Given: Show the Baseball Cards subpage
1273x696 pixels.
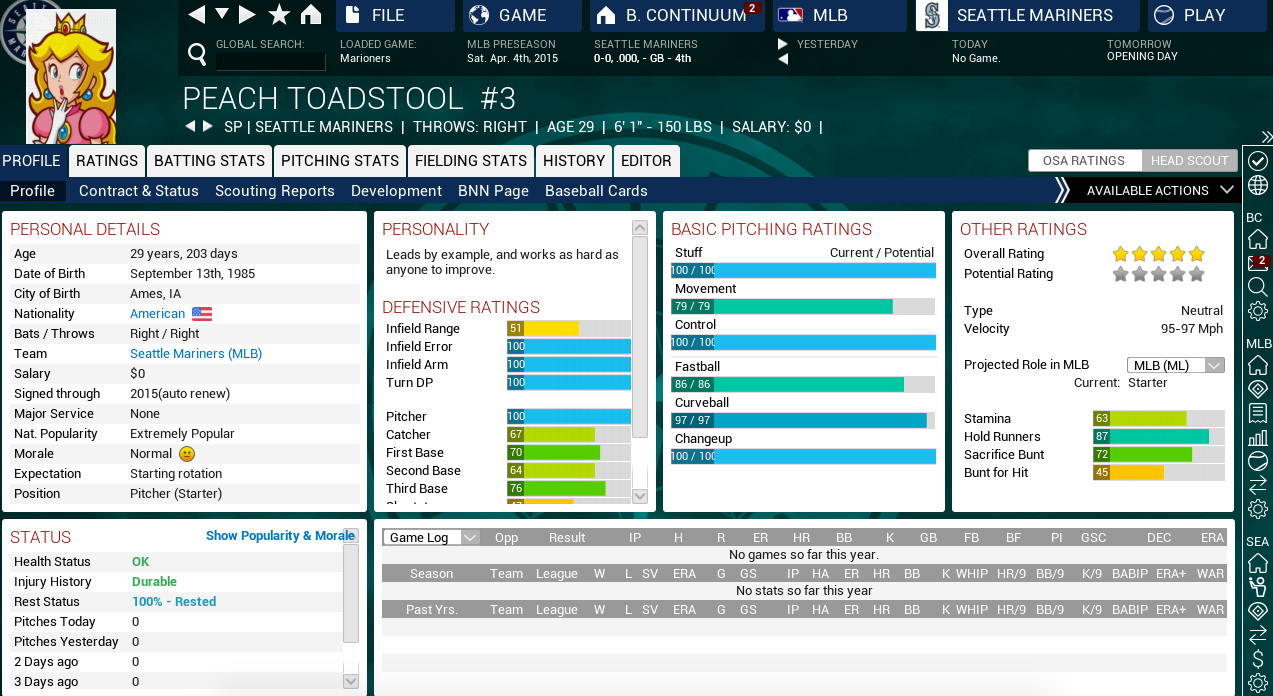Looking at the screenshot, I should point(596,191).
